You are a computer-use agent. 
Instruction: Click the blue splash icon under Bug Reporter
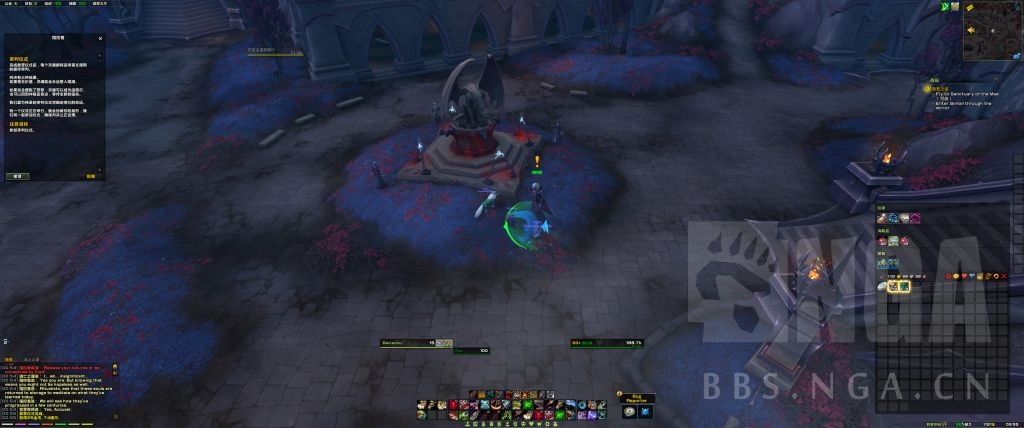point(645,411)
